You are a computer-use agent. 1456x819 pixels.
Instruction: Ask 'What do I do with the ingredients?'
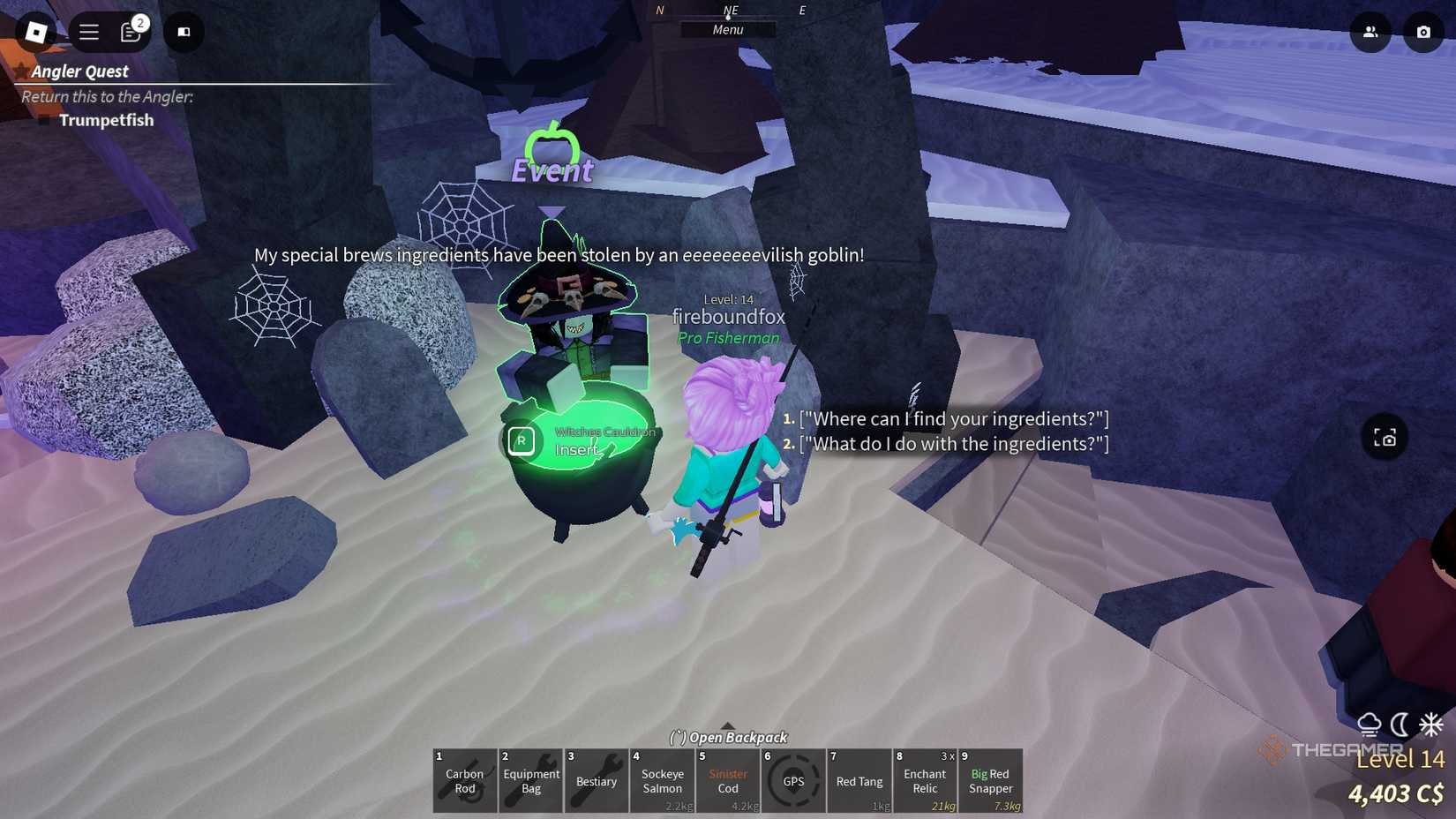coord(953,444)
